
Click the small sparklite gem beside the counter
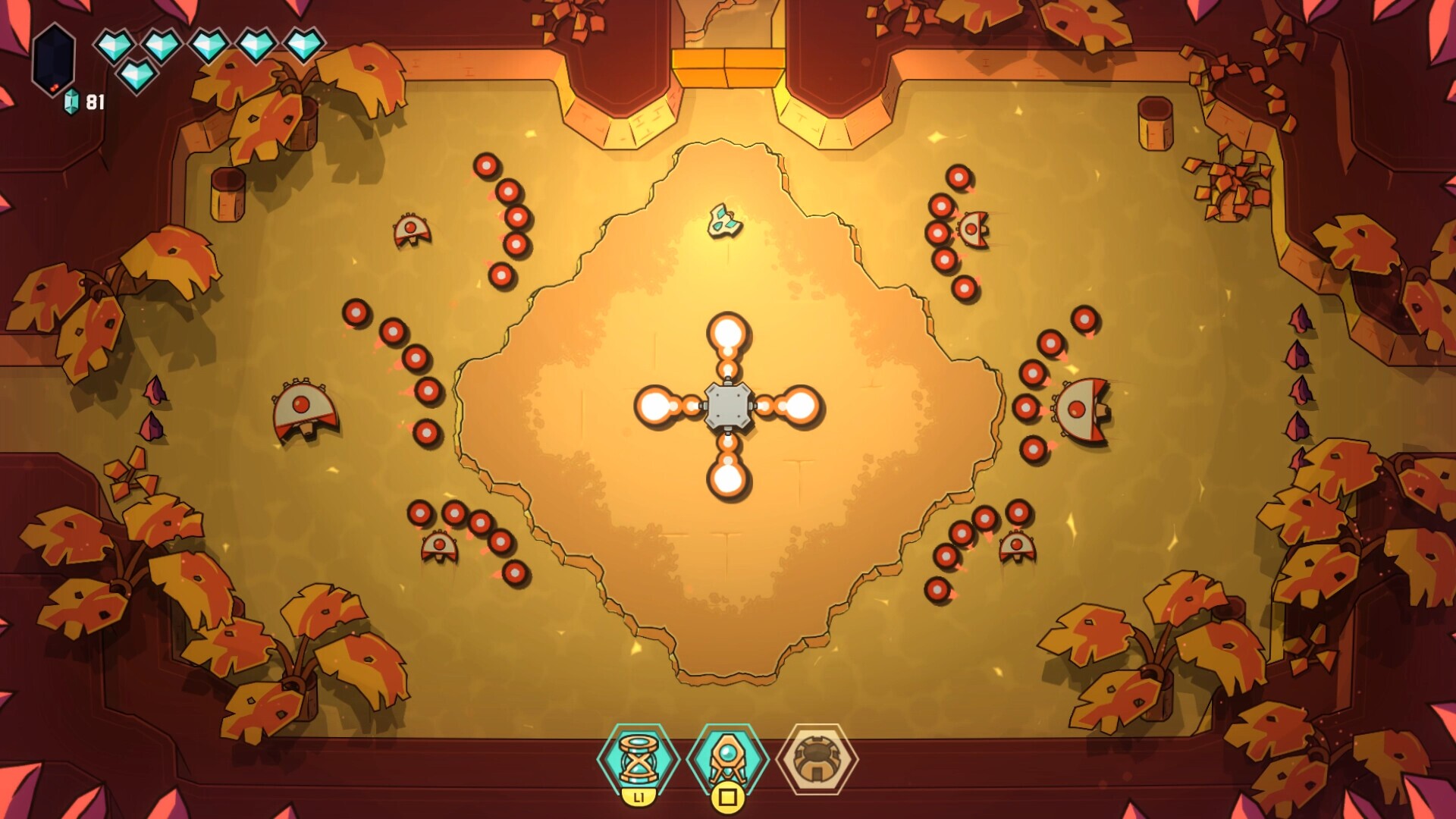pyautogui.click(x=70, y=99)
